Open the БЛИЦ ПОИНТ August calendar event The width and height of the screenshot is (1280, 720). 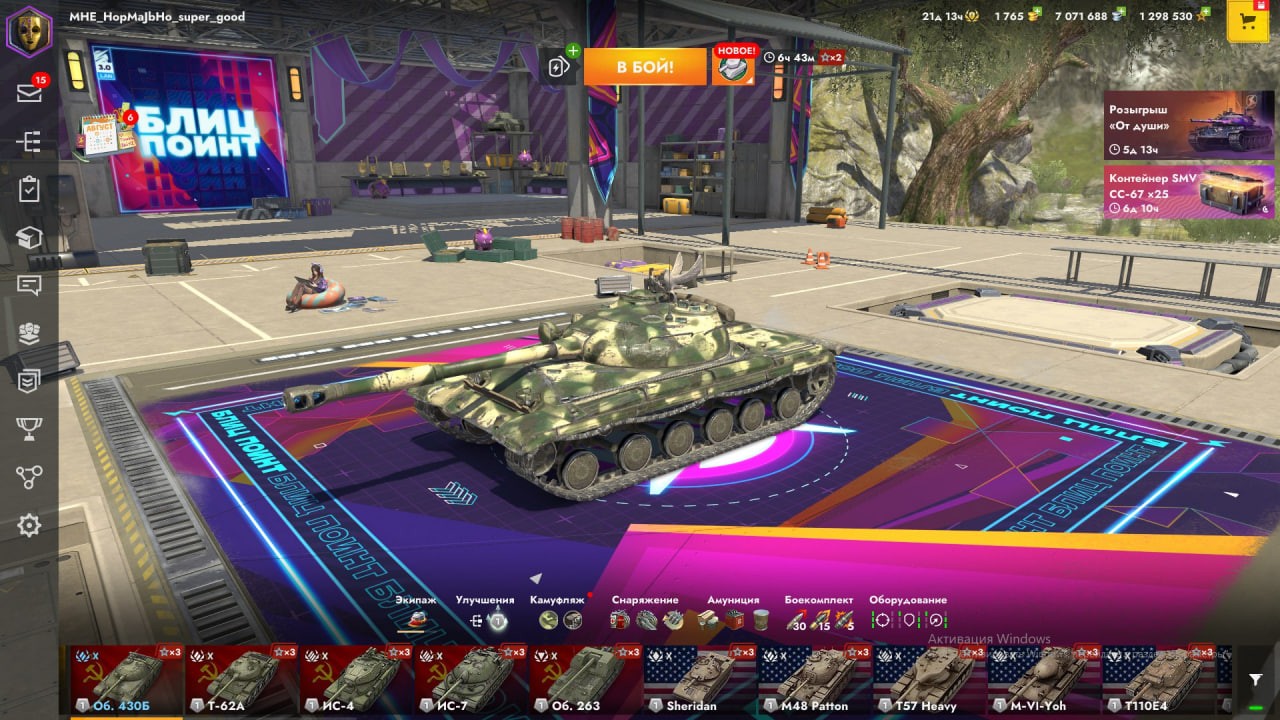(106, 133)
